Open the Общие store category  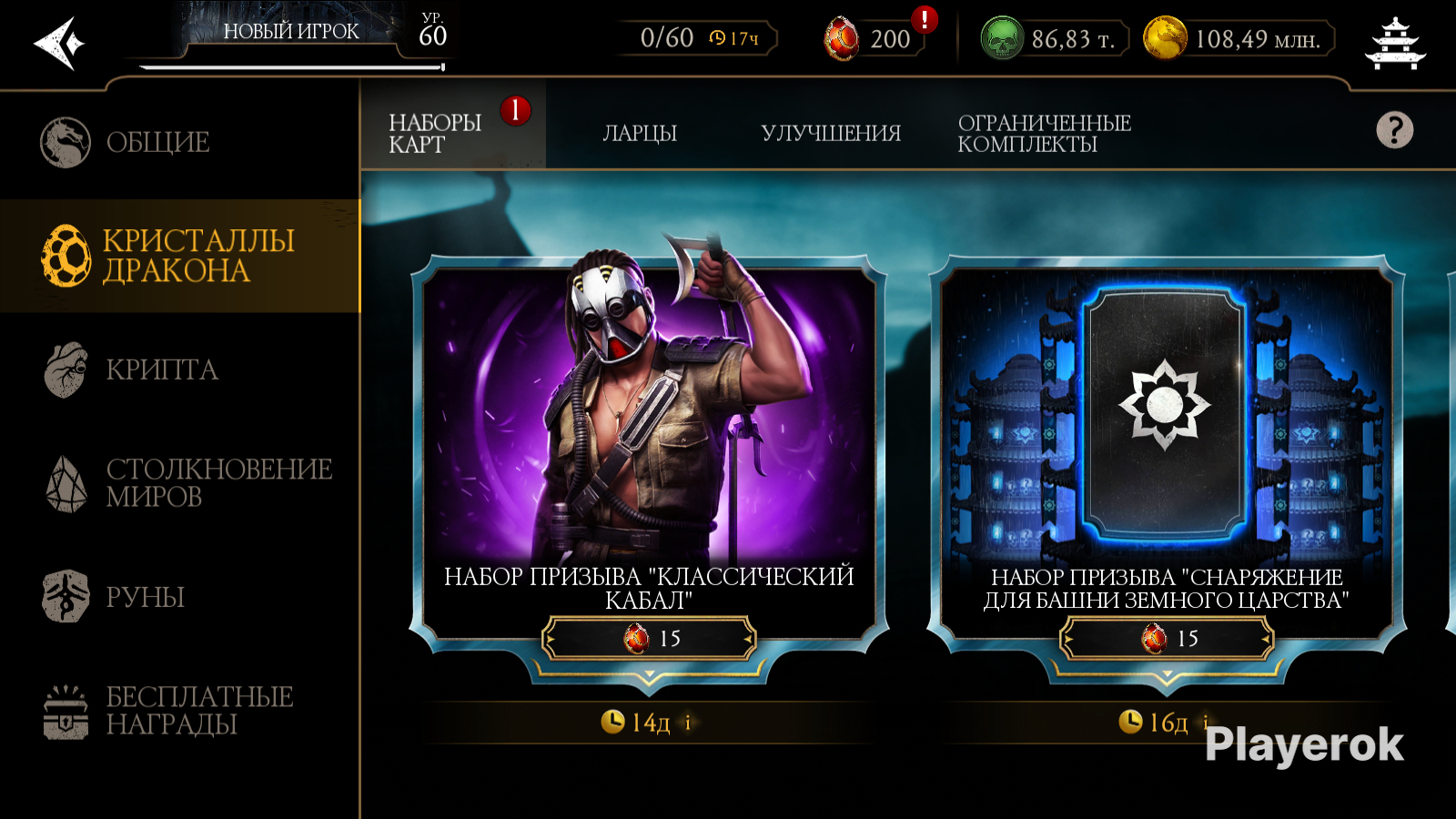[x=157, y=142]
